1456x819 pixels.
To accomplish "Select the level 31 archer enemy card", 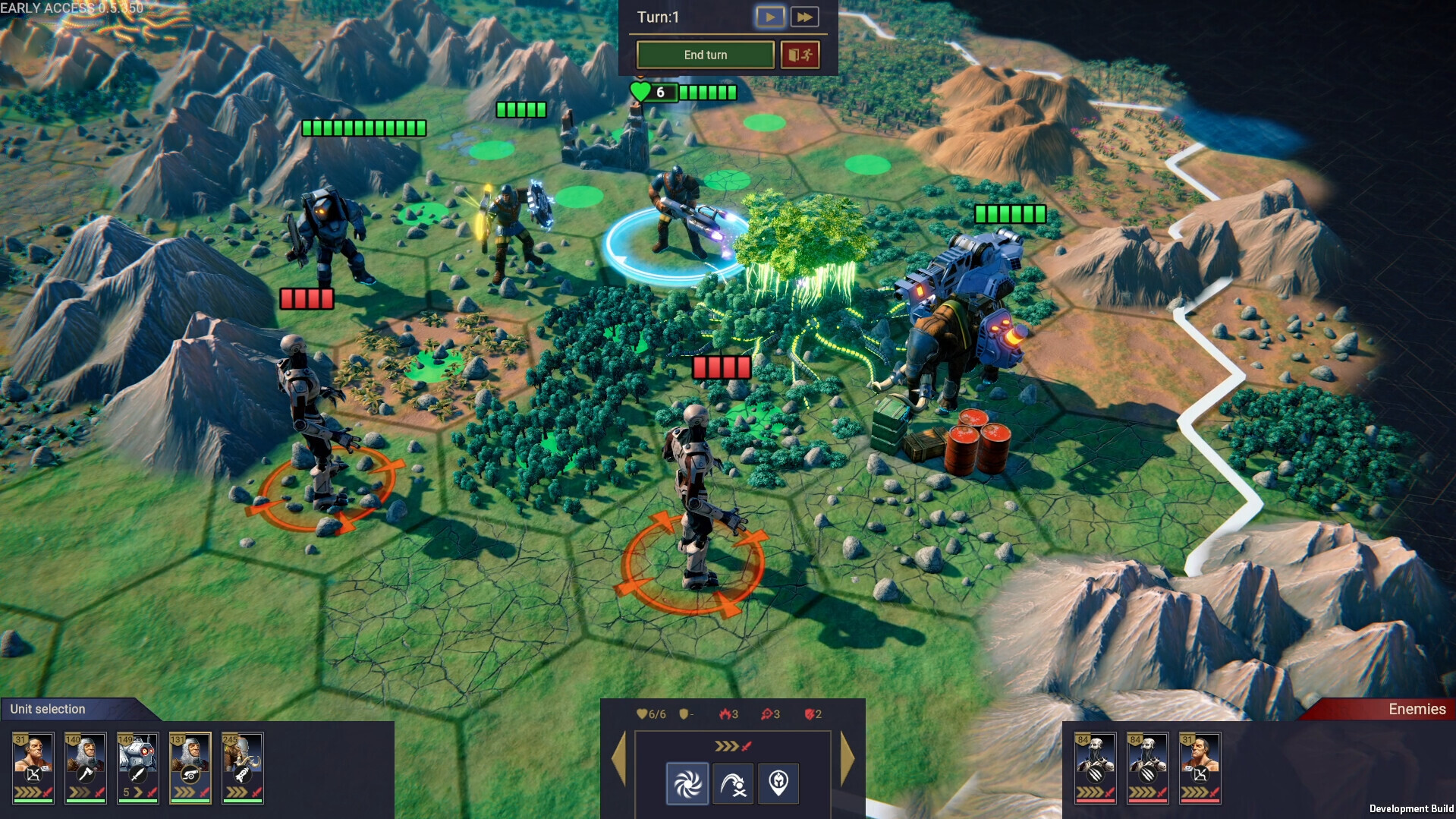I will tap(1200, 767).
